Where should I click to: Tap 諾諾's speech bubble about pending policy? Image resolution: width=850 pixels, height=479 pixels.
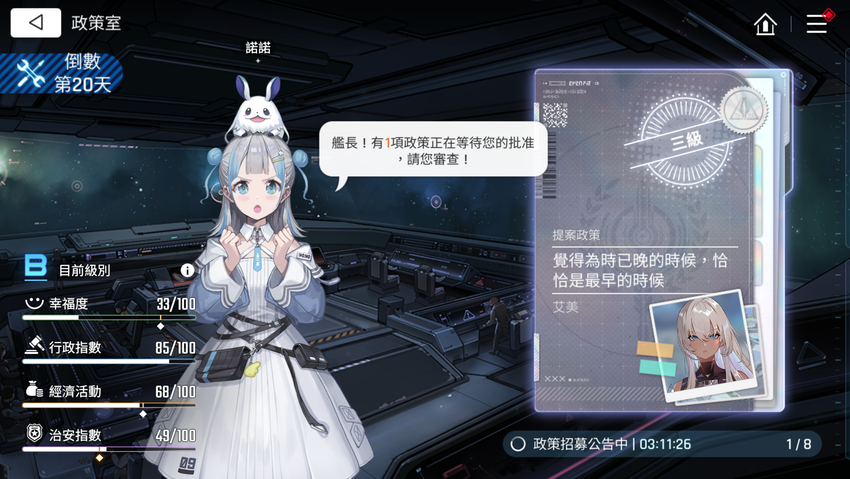(x=433, y=150)
